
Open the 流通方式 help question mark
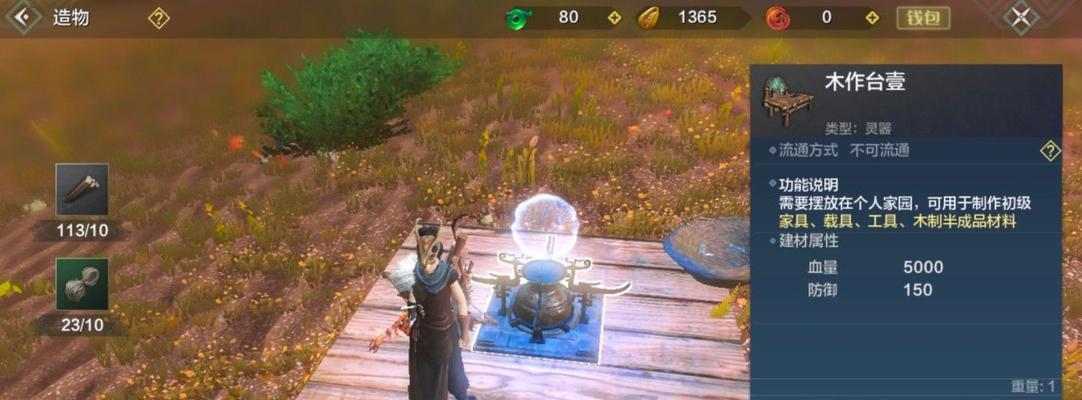[1049, 151]
